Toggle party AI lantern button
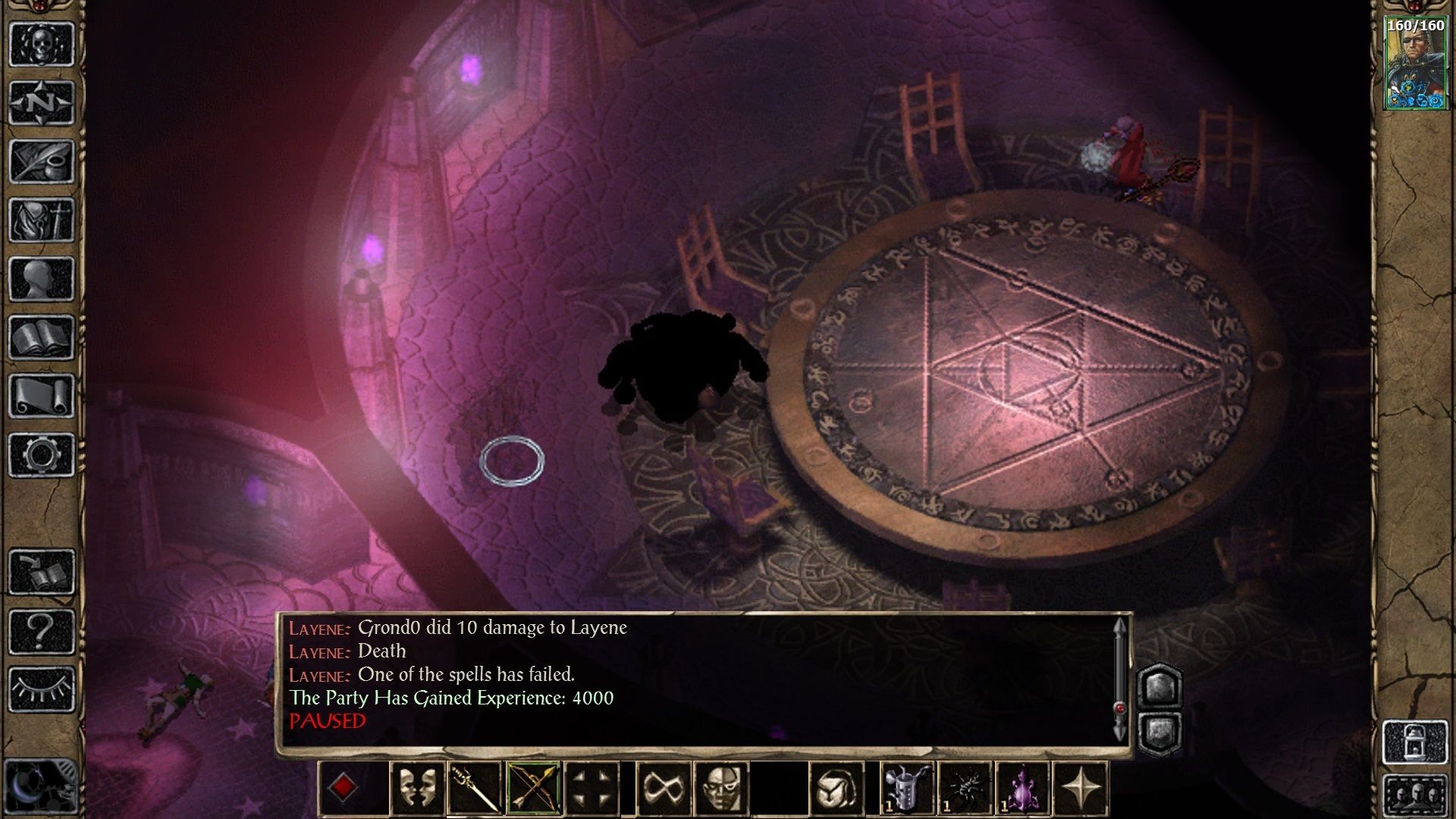Screen dimensions: 1456x819 [1415, 742]
